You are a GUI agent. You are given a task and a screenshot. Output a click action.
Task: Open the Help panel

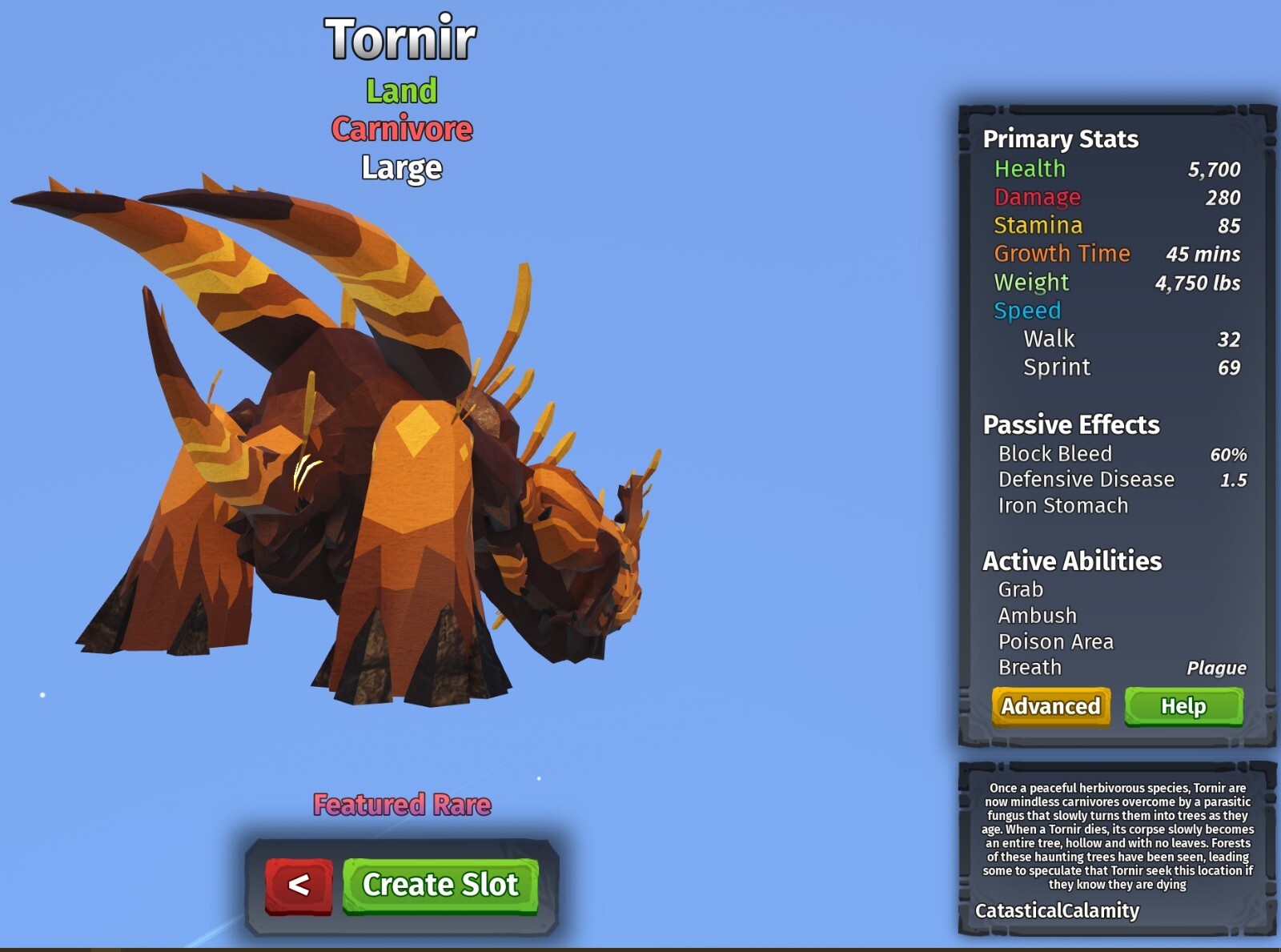(x=1184, y=707)
